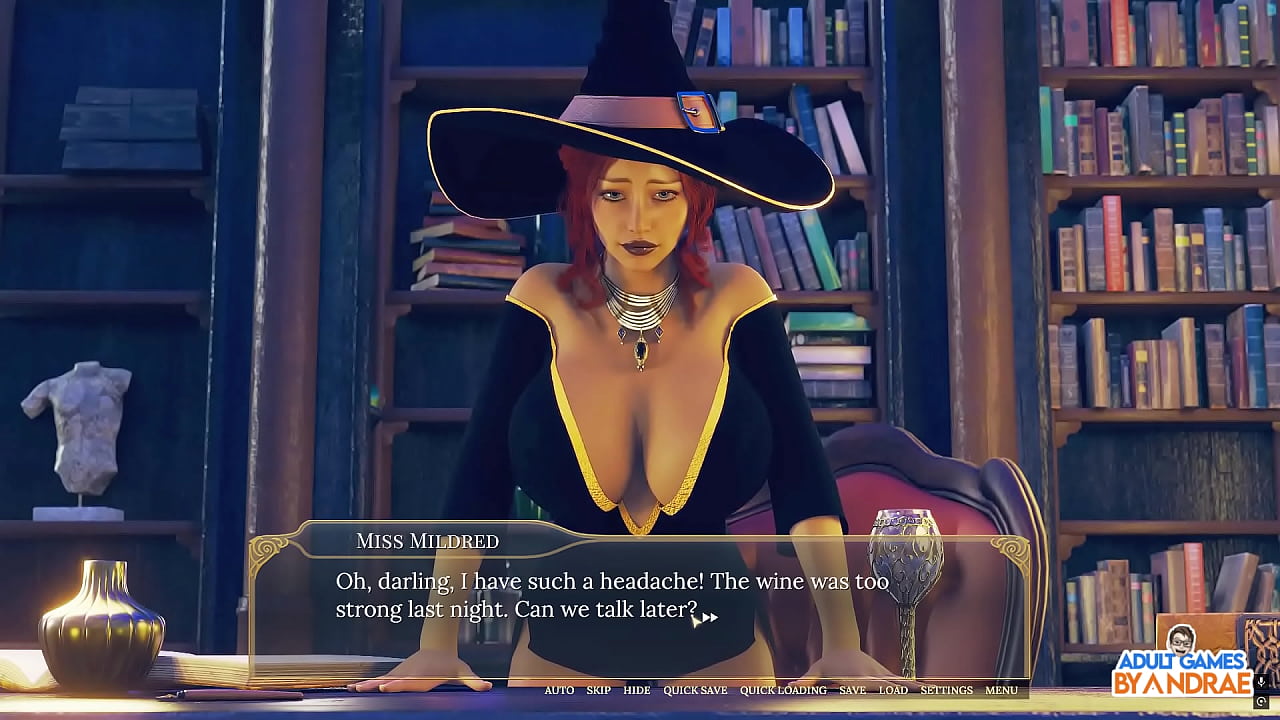Image resolution: width=1280 pixels, height=720 pixels.
Task: Click the Adult Games By Andrae watermark
Action: (x=1183, y=669)
